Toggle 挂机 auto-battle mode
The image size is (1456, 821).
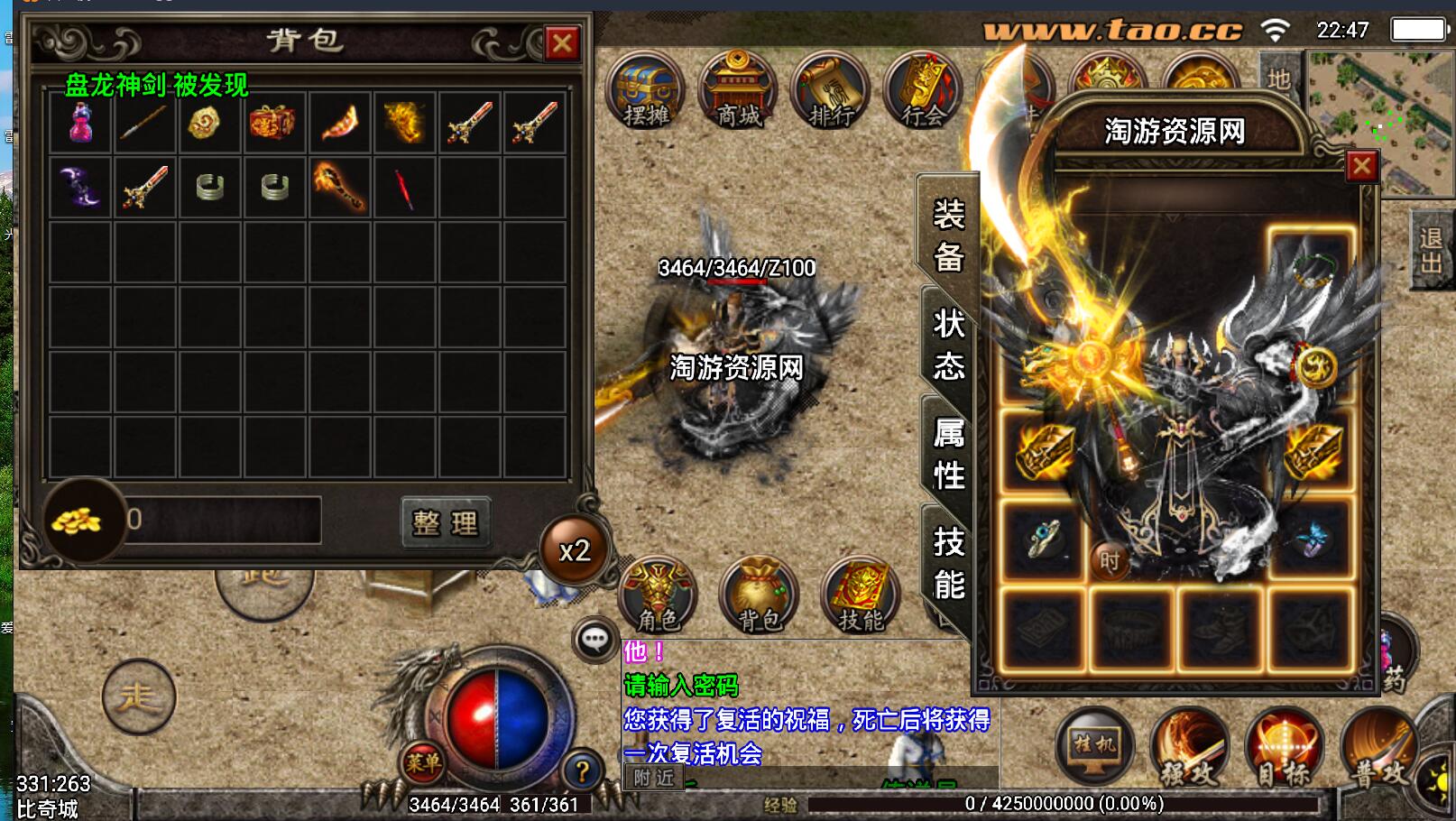click(x=1094, y=747)
